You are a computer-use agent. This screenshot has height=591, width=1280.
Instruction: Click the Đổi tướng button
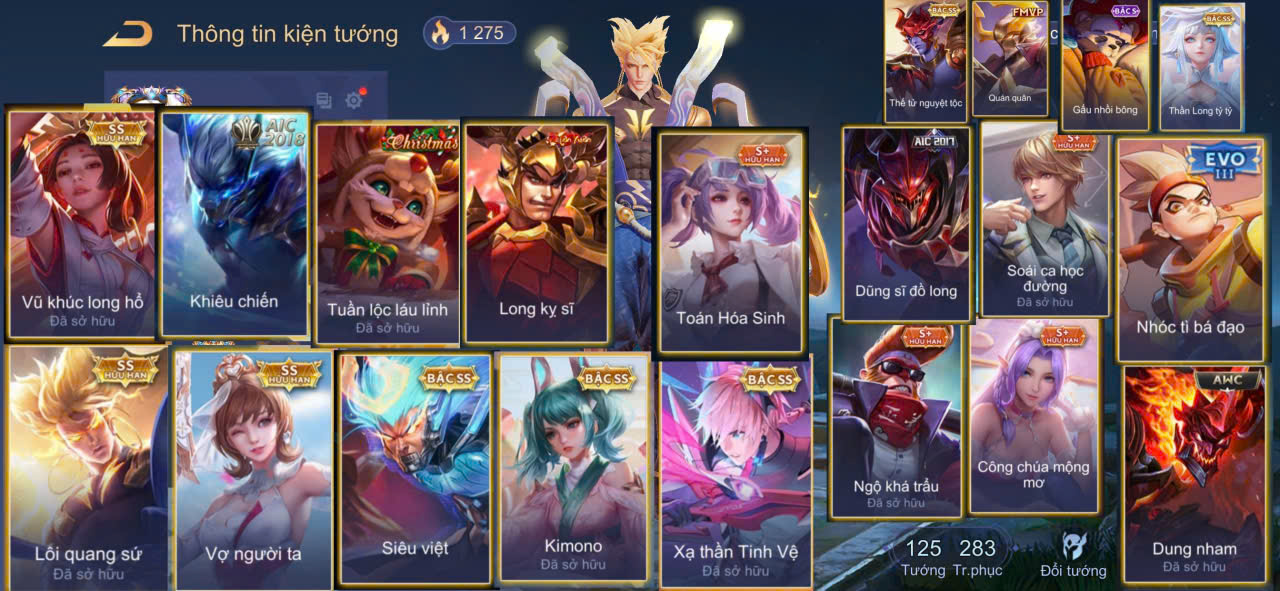click(x=1073, y=556)
